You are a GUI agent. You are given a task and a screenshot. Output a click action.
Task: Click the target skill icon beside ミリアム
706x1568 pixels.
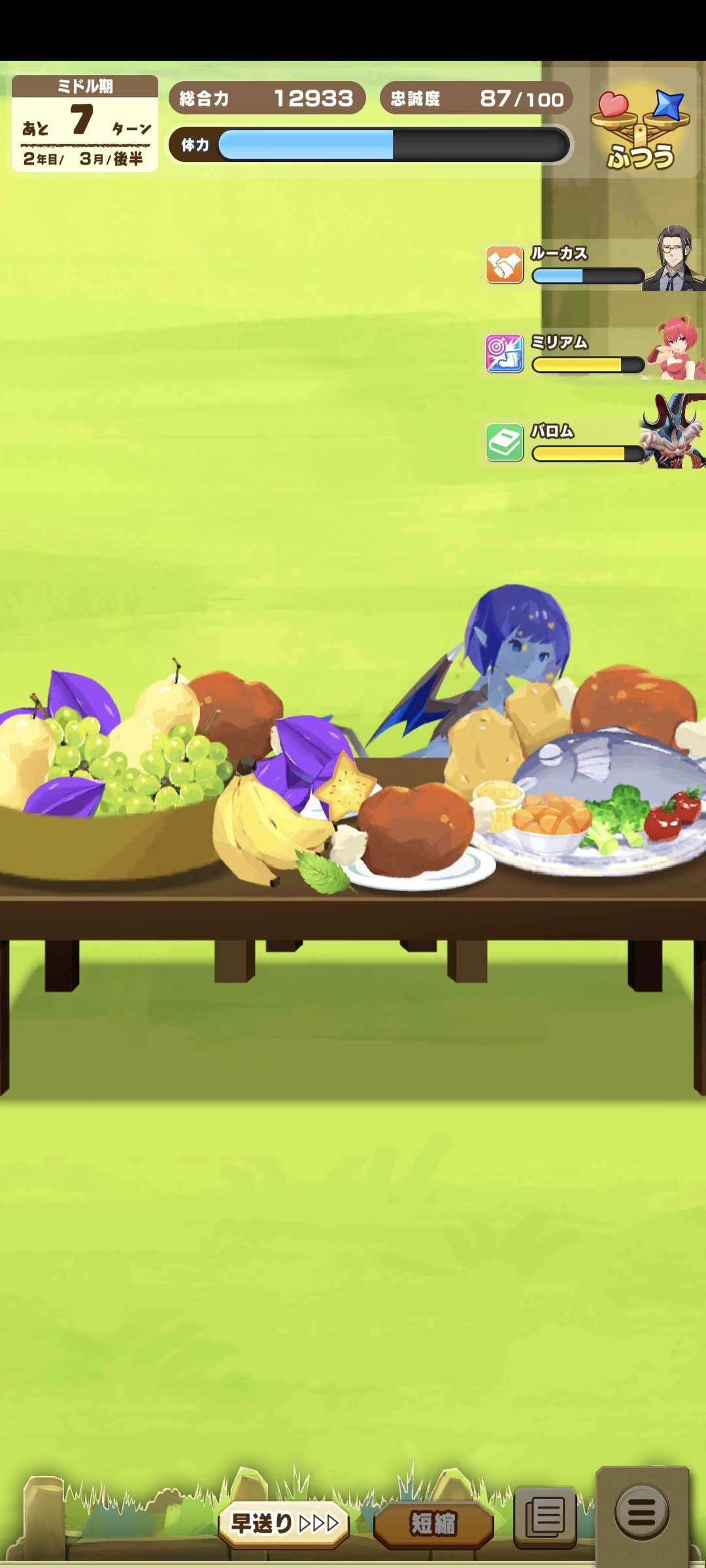[505, 354]
